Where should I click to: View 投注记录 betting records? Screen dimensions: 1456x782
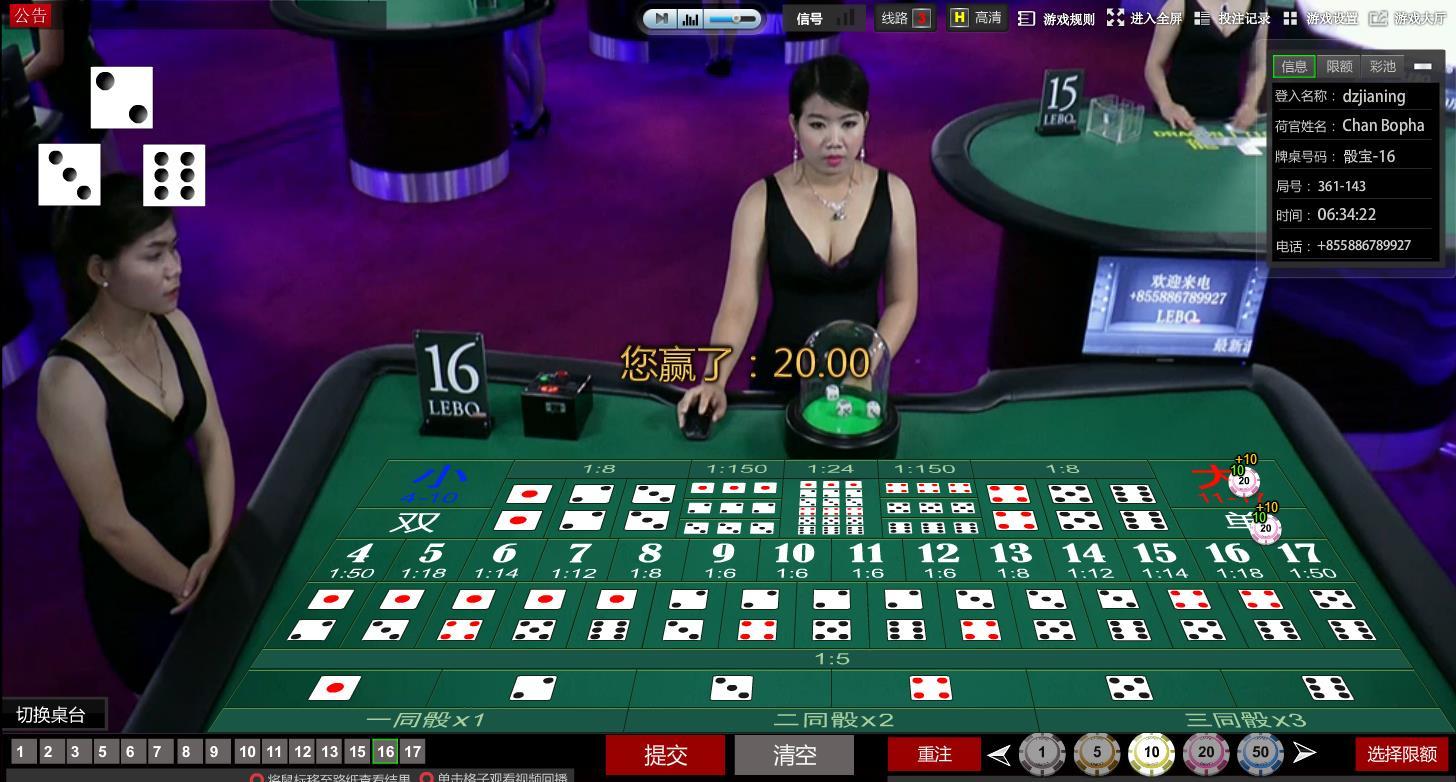point(1233,18)
